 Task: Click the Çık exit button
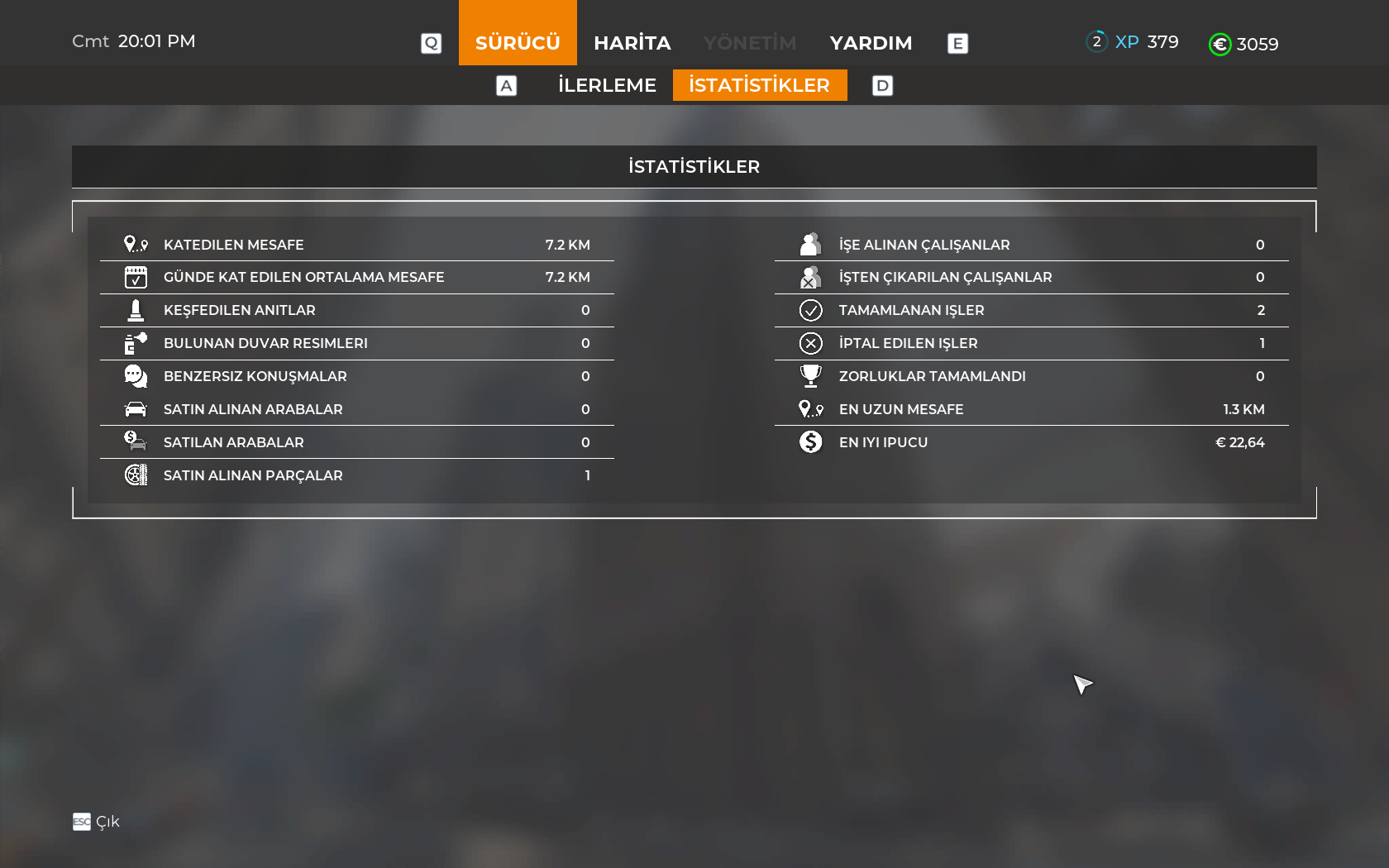pos(97,822)
